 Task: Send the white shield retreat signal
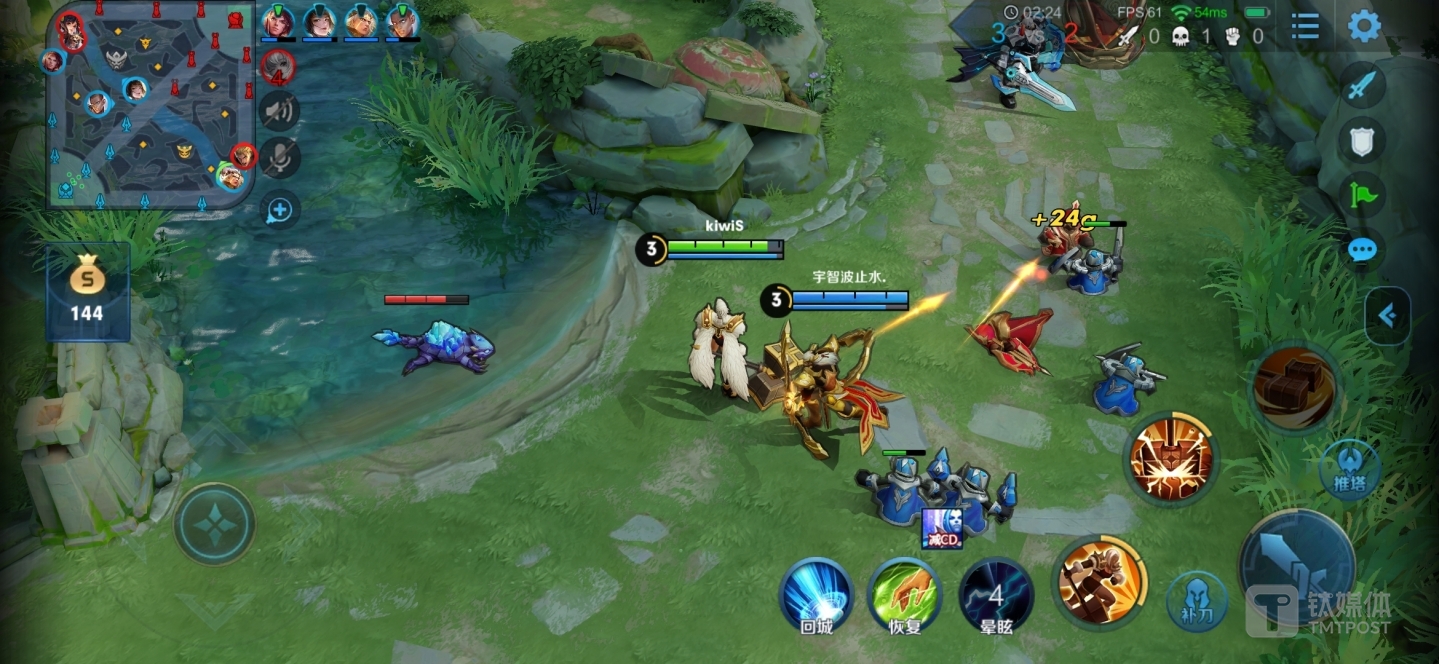point(1362,142)
